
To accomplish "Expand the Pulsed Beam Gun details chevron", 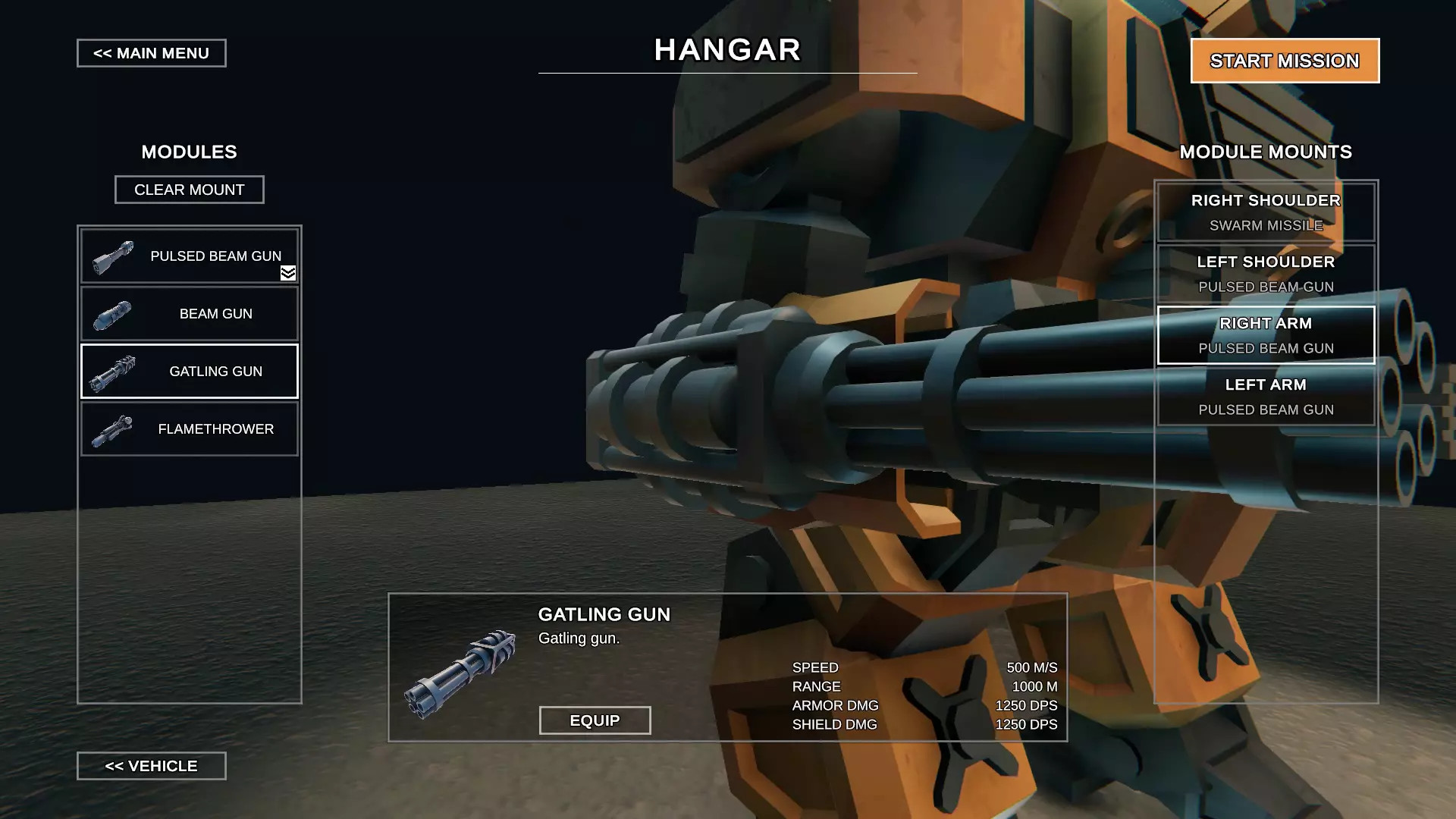I will pyautogui.click(x=289, y=274).
